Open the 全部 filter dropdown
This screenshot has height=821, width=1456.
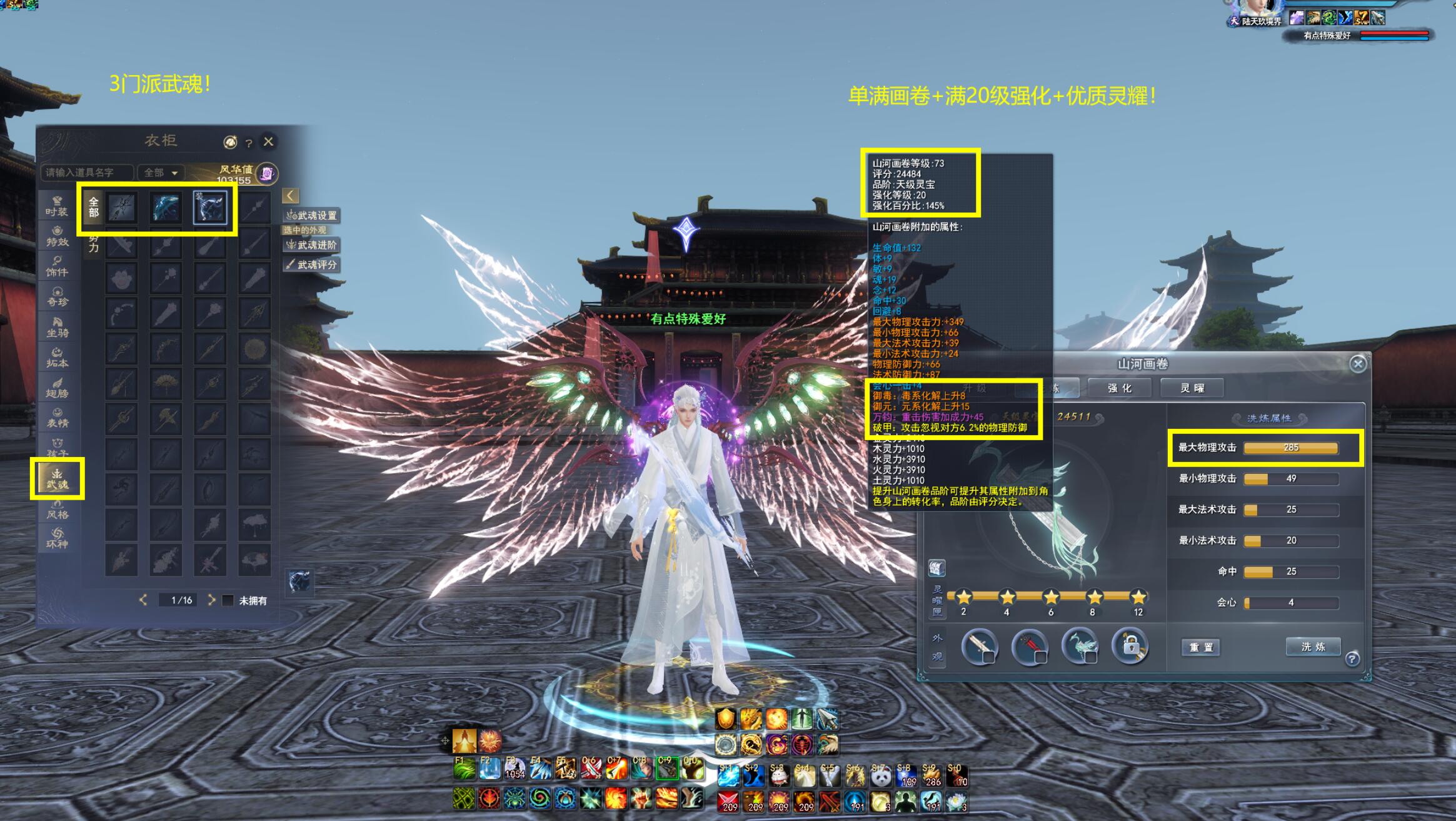point(161,173)
